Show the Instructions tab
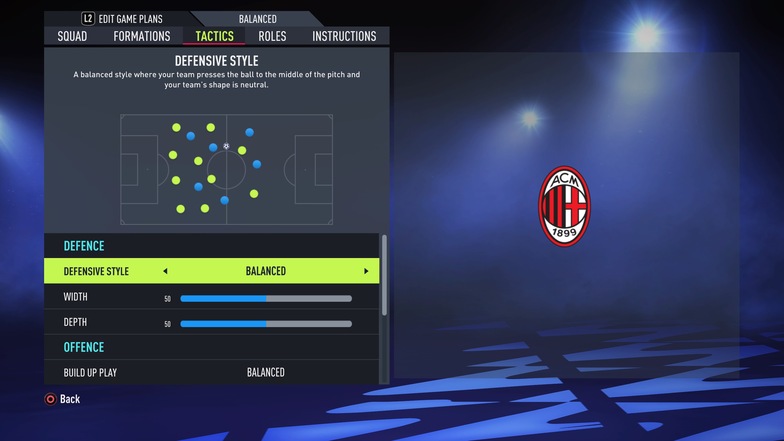Viewport: 784px width, 441px height. coord(344,36)
